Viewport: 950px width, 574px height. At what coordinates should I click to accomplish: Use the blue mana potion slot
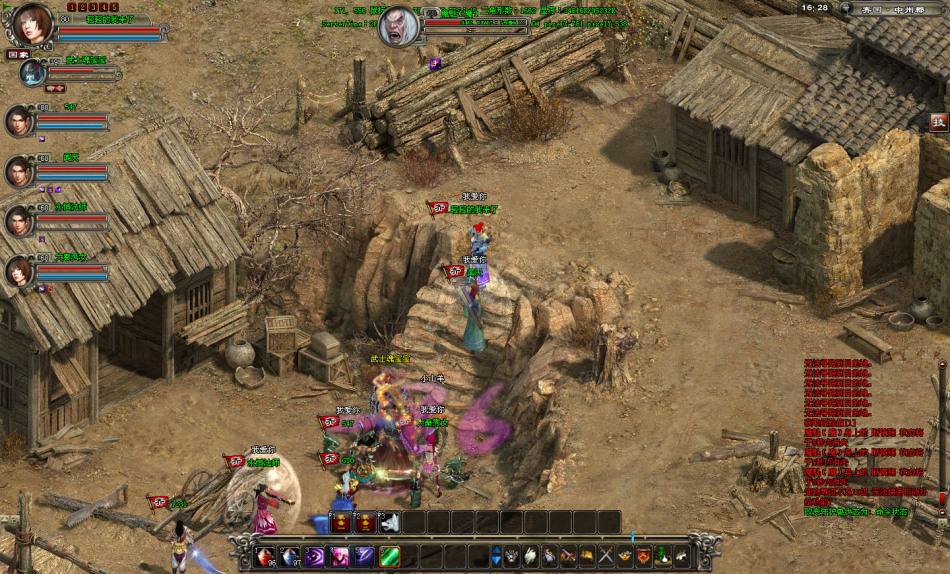[290, 557]
